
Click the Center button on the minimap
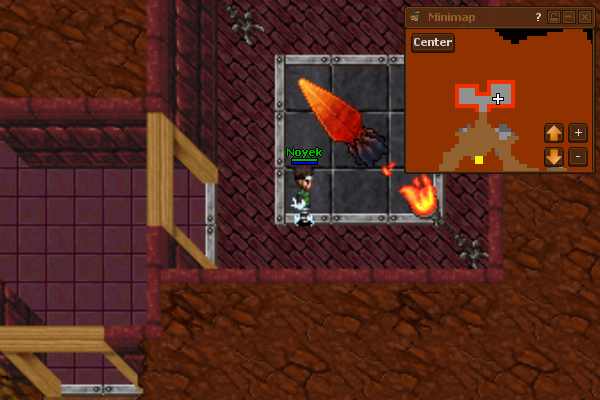433,42
